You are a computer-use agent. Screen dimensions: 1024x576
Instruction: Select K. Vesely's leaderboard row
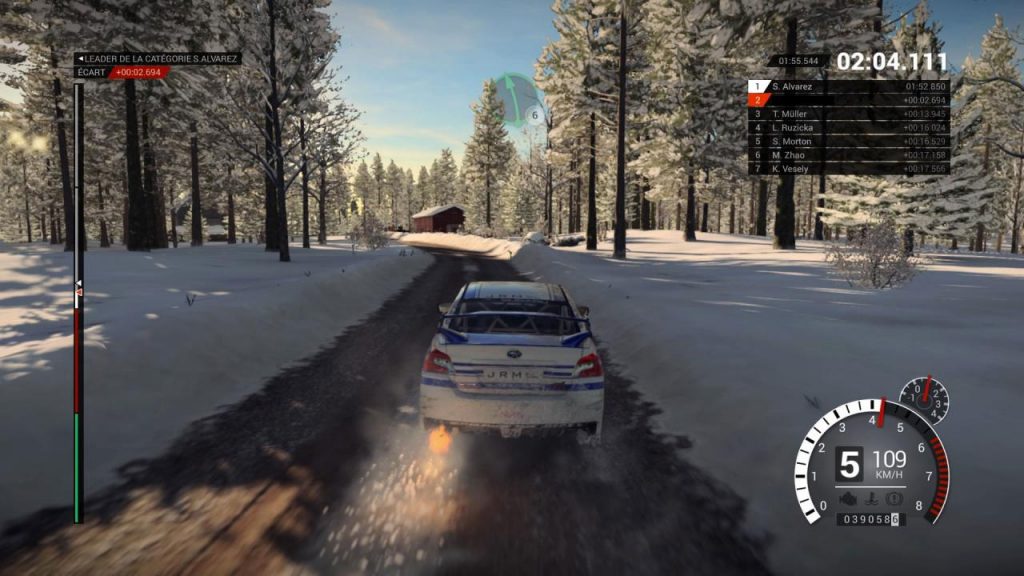(x=848, y=169)
